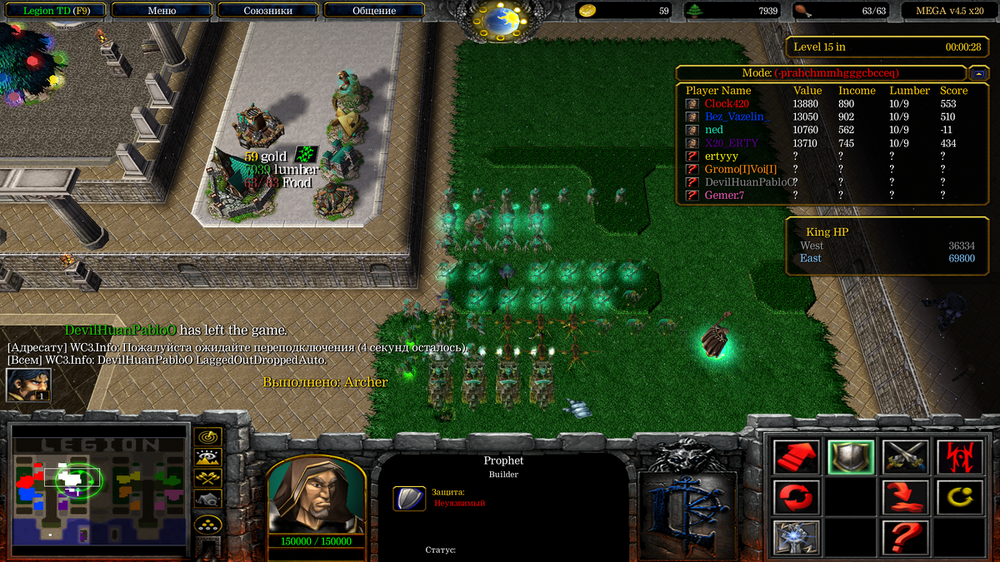Click the red horde emblem command

pyautogui.click(x=958, y=457)
